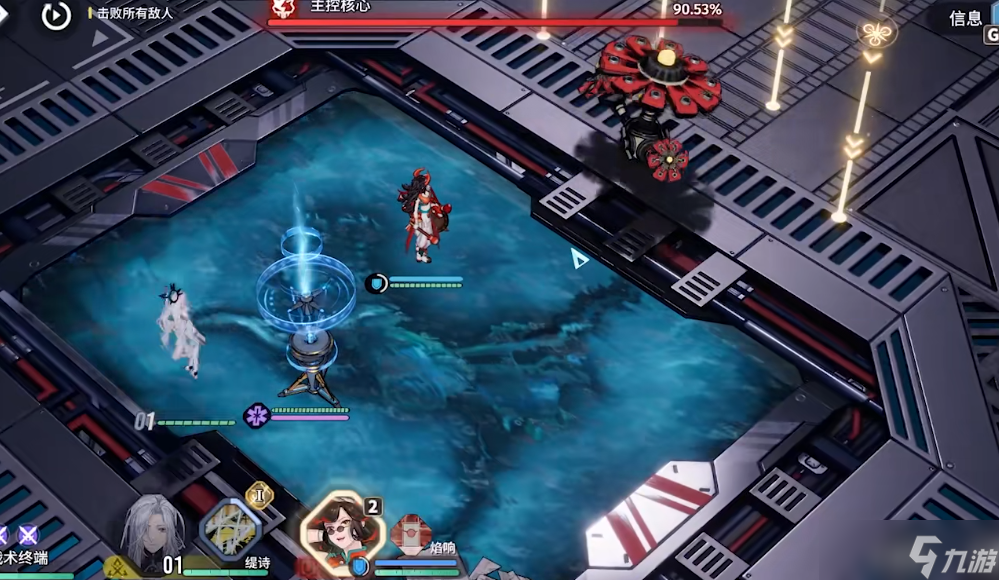The image size is (999, 580).
Task: Select the red-haired sunglasses character portrait
Action: [339, 528]
